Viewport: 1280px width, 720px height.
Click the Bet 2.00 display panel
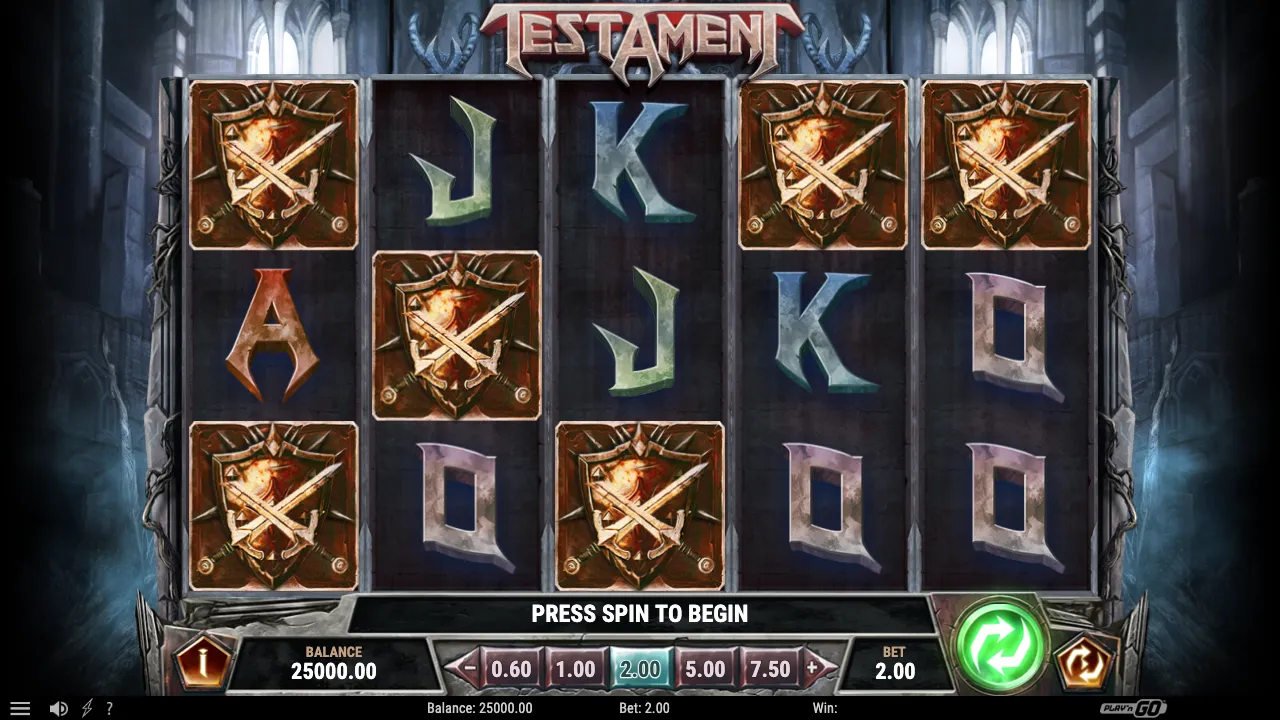(x=896, y=661)
